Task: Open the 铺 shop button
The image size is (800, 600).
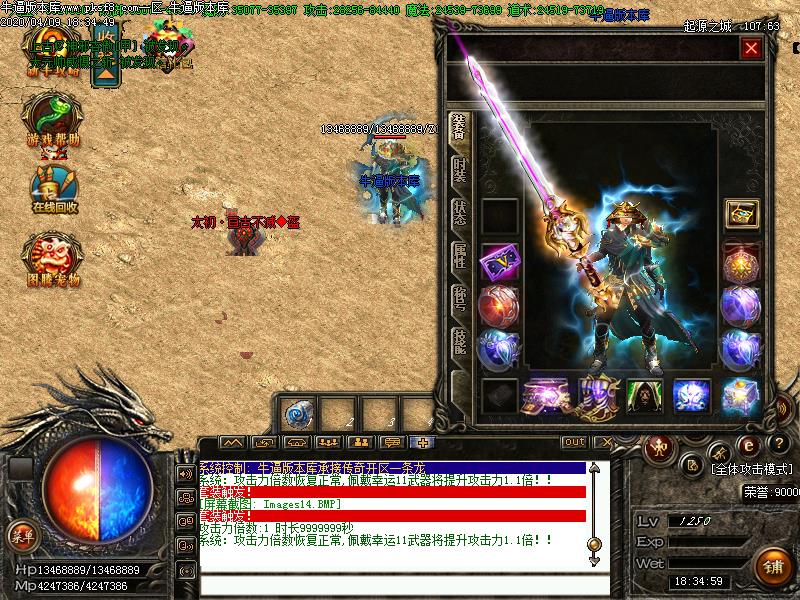Action: [x=772, y=567]
